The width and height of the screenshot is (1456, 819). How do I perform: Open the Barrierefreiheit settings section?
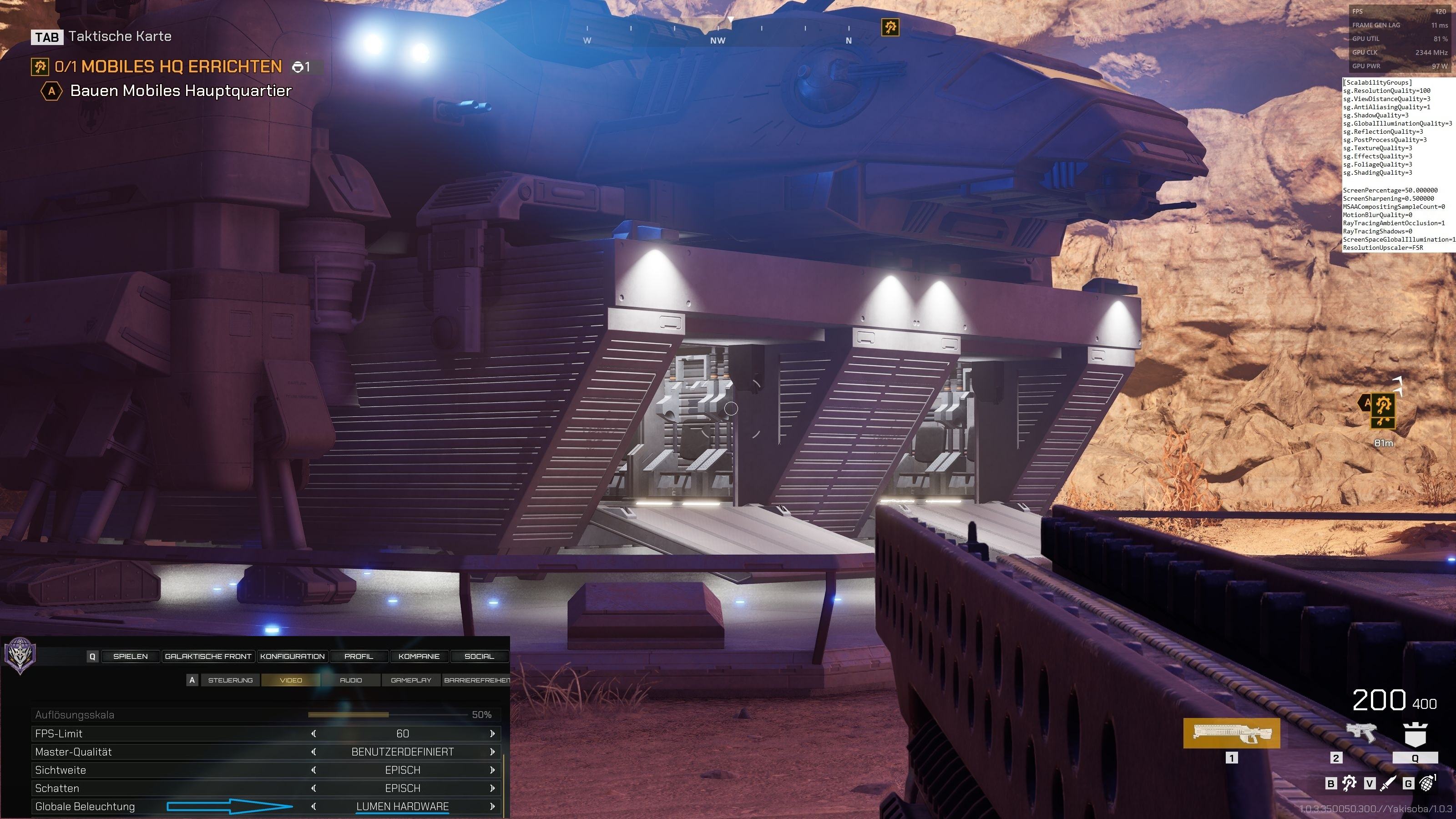476,680
